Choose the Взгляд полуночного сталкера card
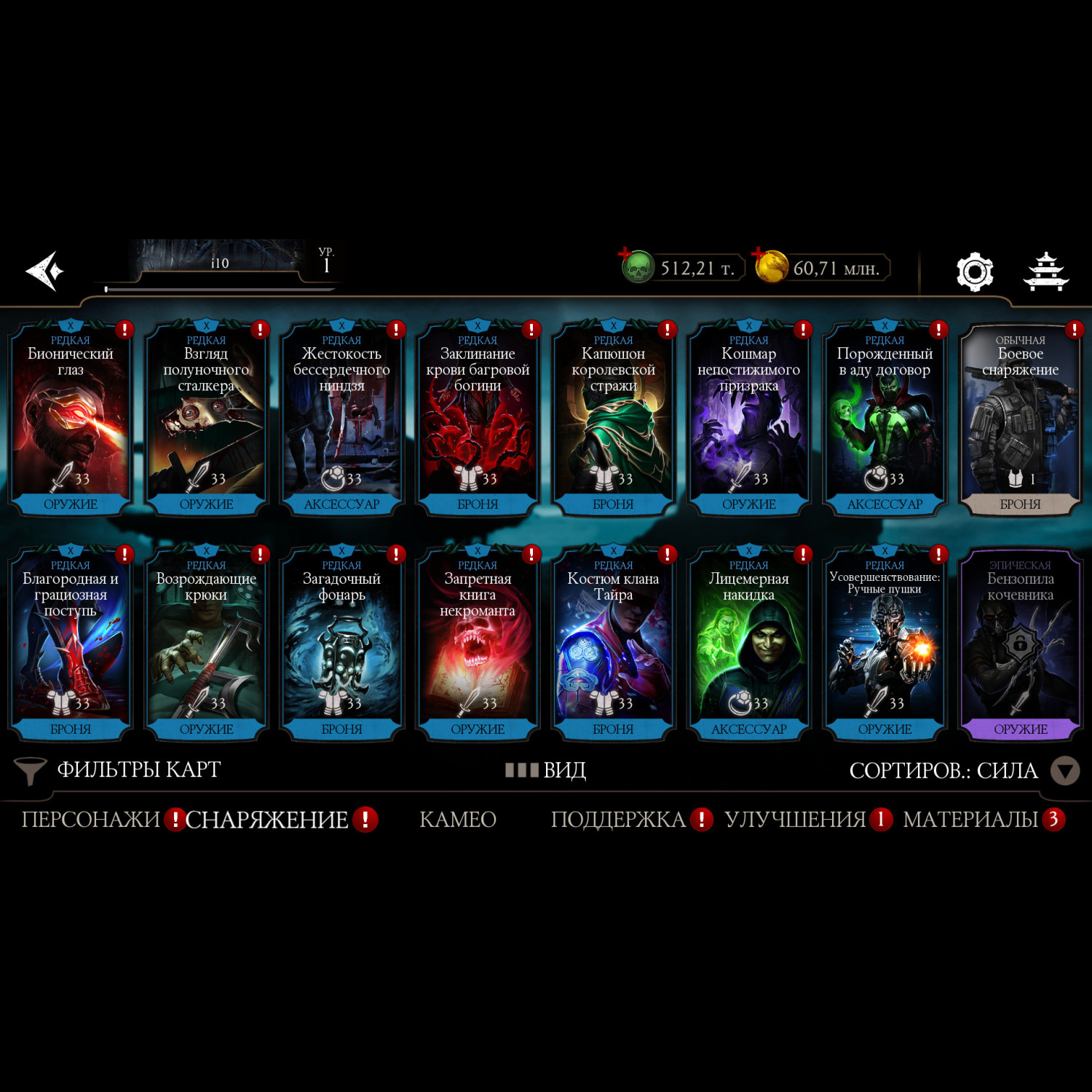 206,420
